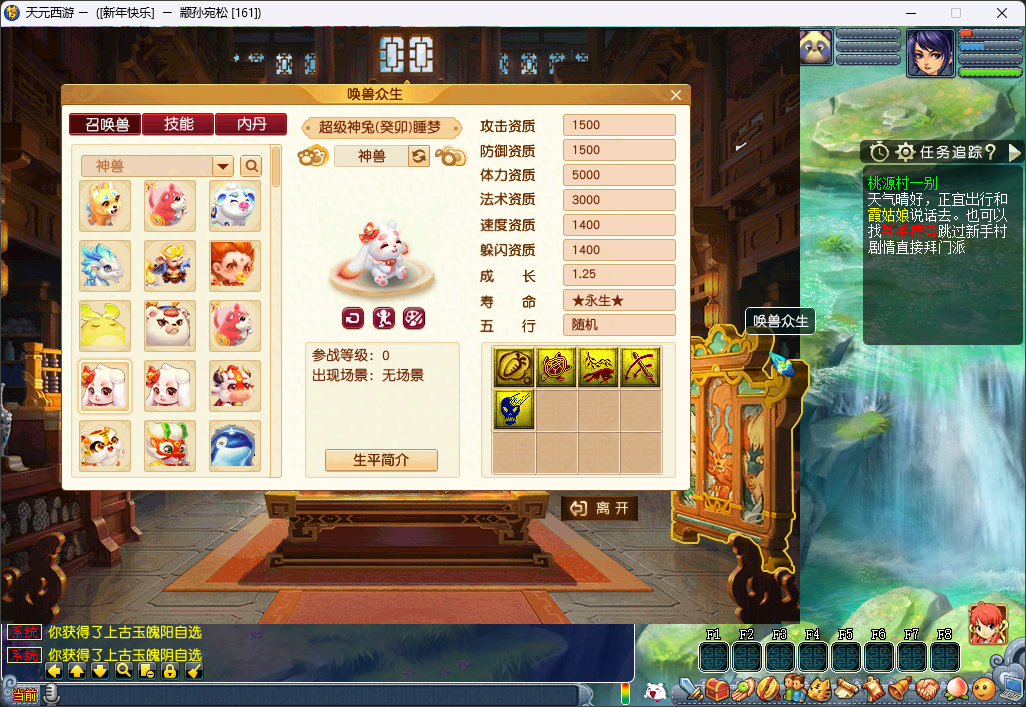Select the blue penguin pet thumbnail
This screenshot has height=707, width=1026.
235,445
